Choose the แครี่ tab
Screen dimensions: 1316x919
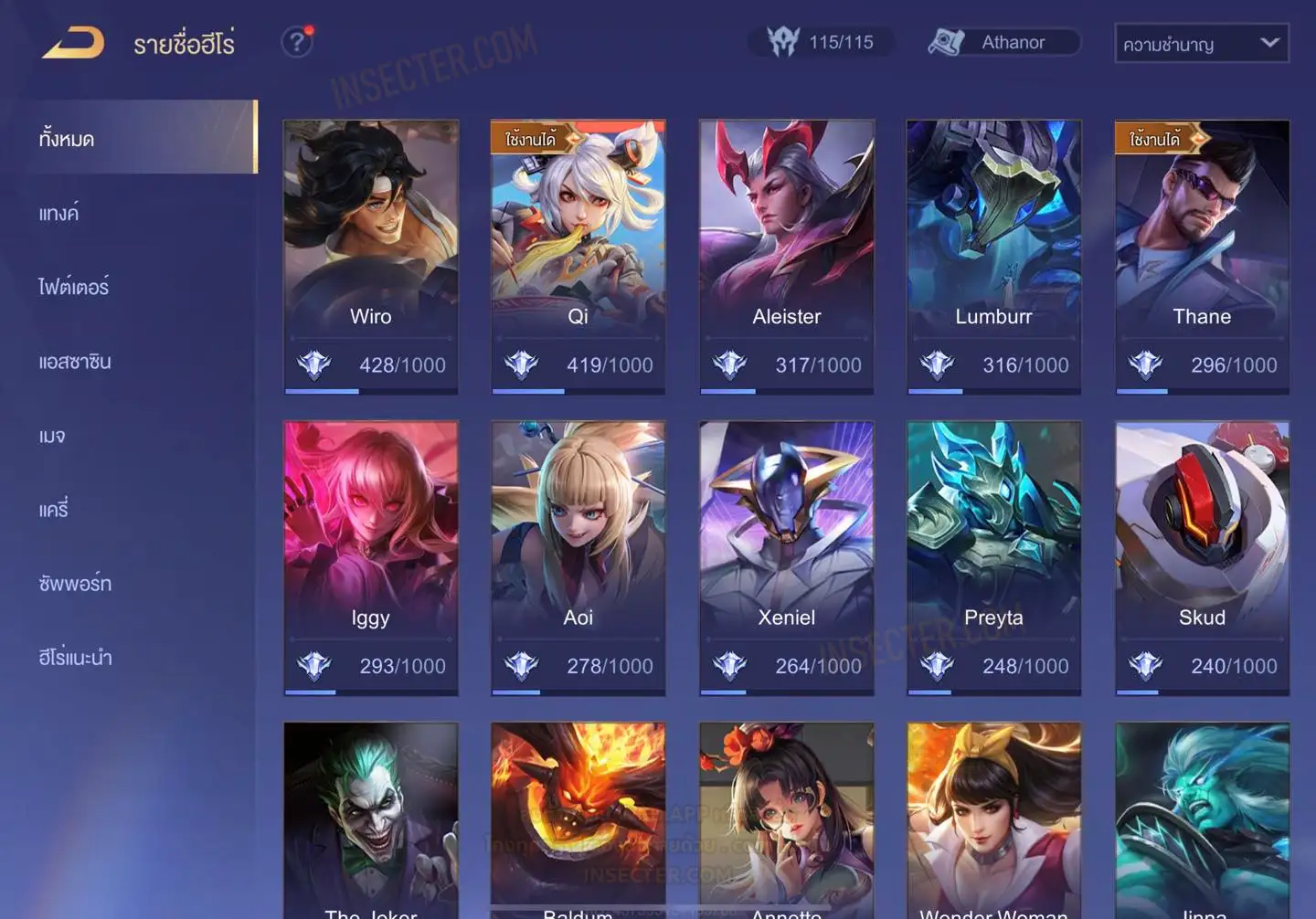click(x=54, y=510)
